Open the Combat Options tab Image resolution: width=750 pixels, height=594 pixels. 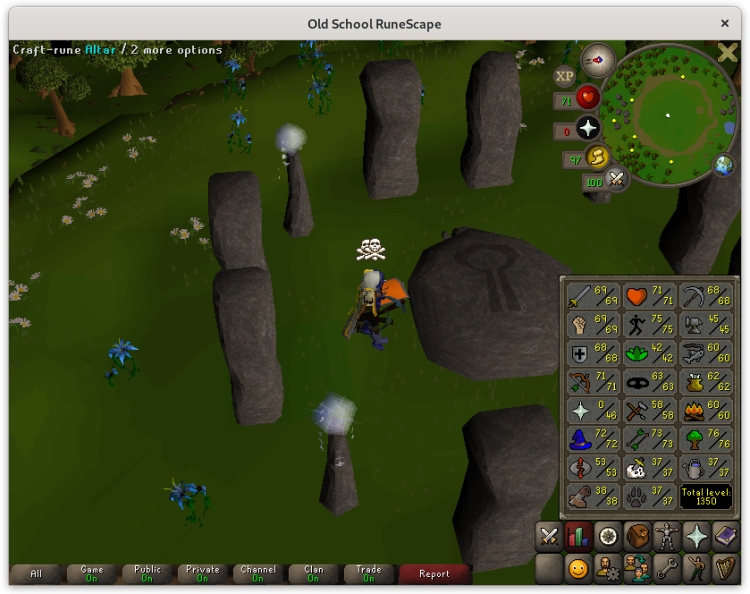549,537
